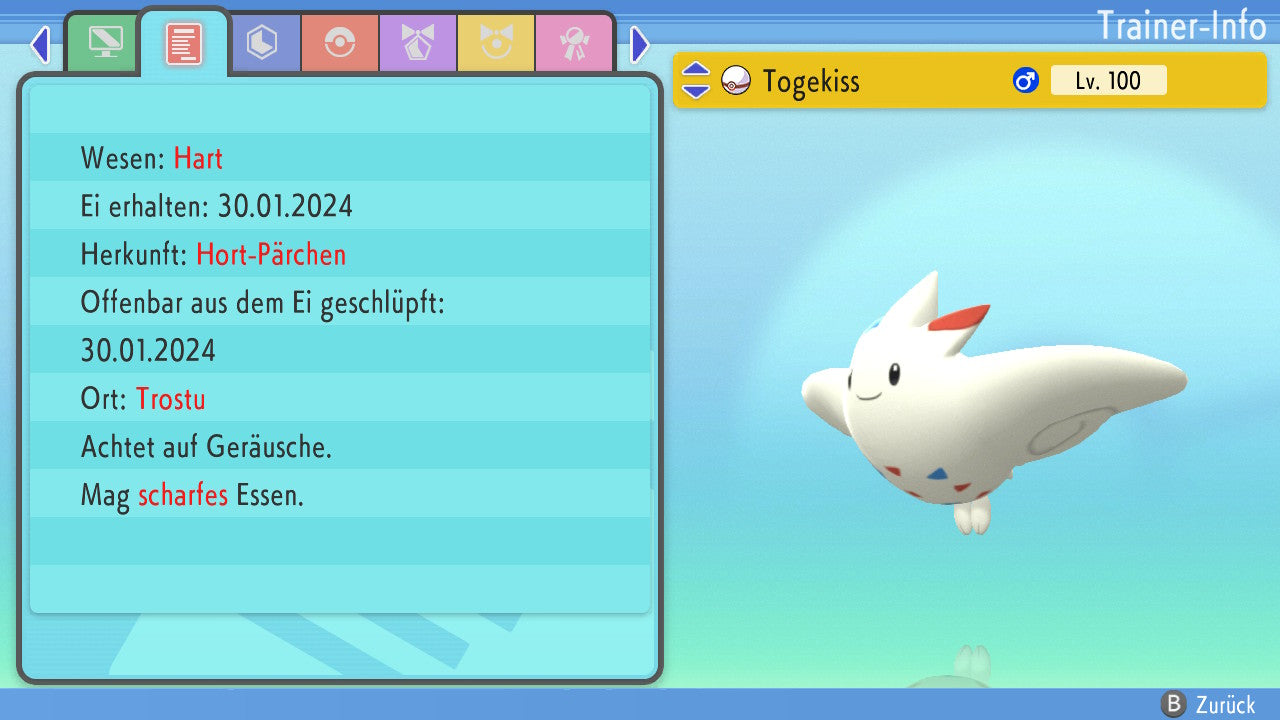Click the Zurück back button
Viewport: 1280px width, 720px height.
[x=1208, y=704]
